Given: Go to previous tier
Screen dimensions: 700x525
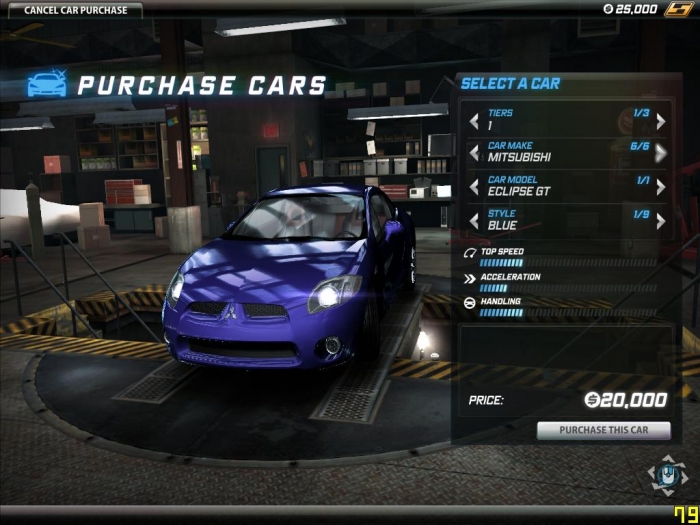Looking at the screenshot, I should click(474, 121).
